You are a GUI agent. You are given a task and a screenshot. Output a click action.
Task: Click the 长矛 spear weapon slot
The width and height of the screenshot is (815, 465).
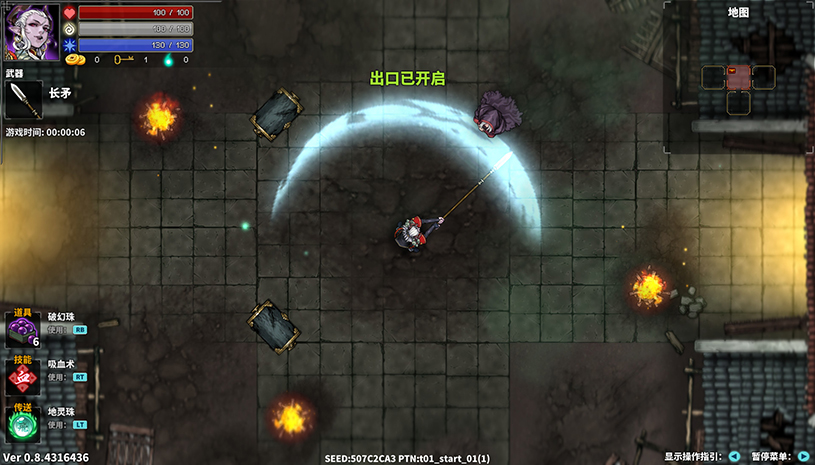23,99
